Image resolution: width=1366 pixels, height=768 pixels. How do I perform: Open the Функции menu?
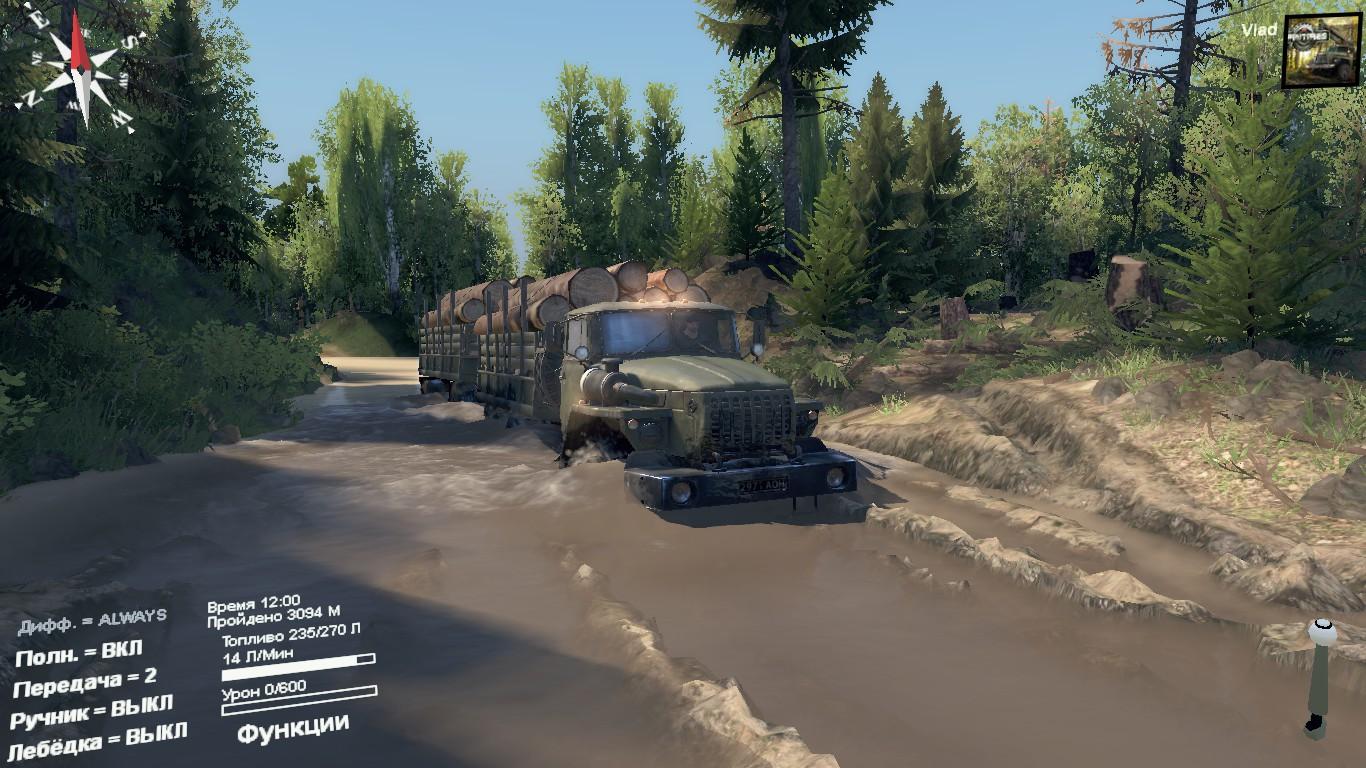coord(293,727)
